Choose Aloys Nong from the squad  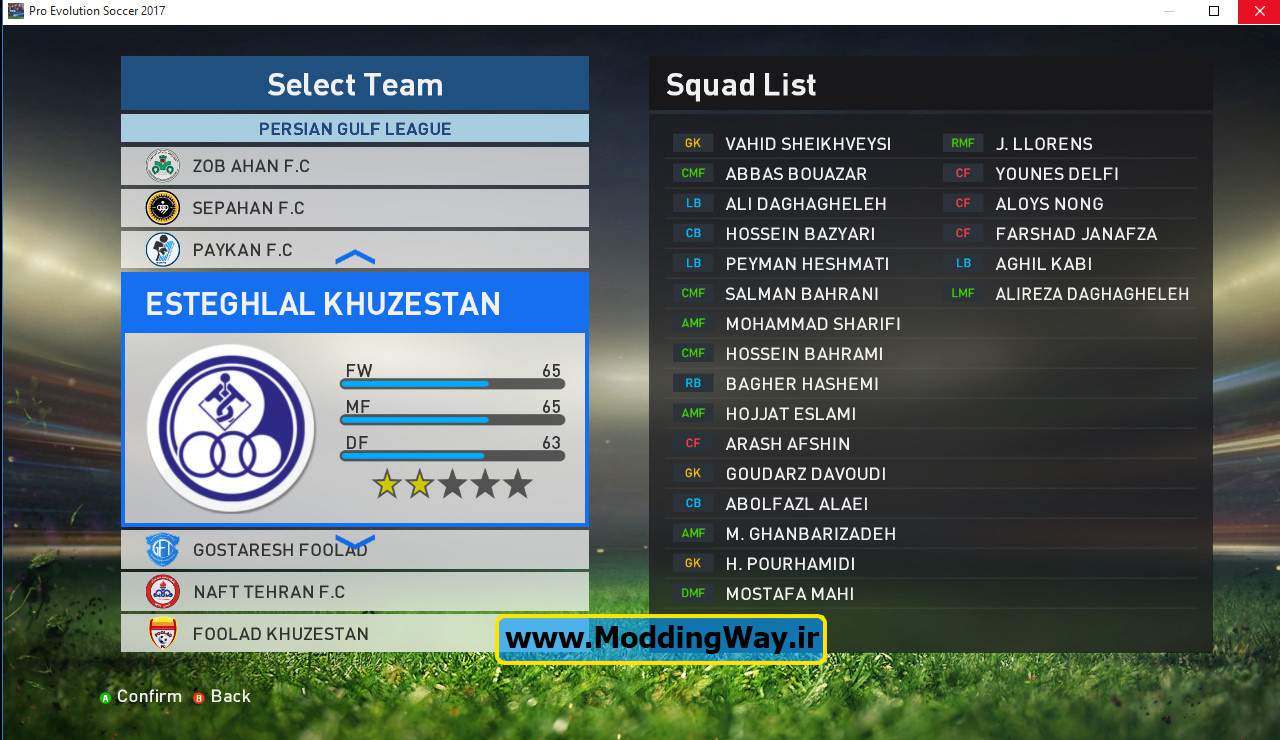[x=1049, y=204]
